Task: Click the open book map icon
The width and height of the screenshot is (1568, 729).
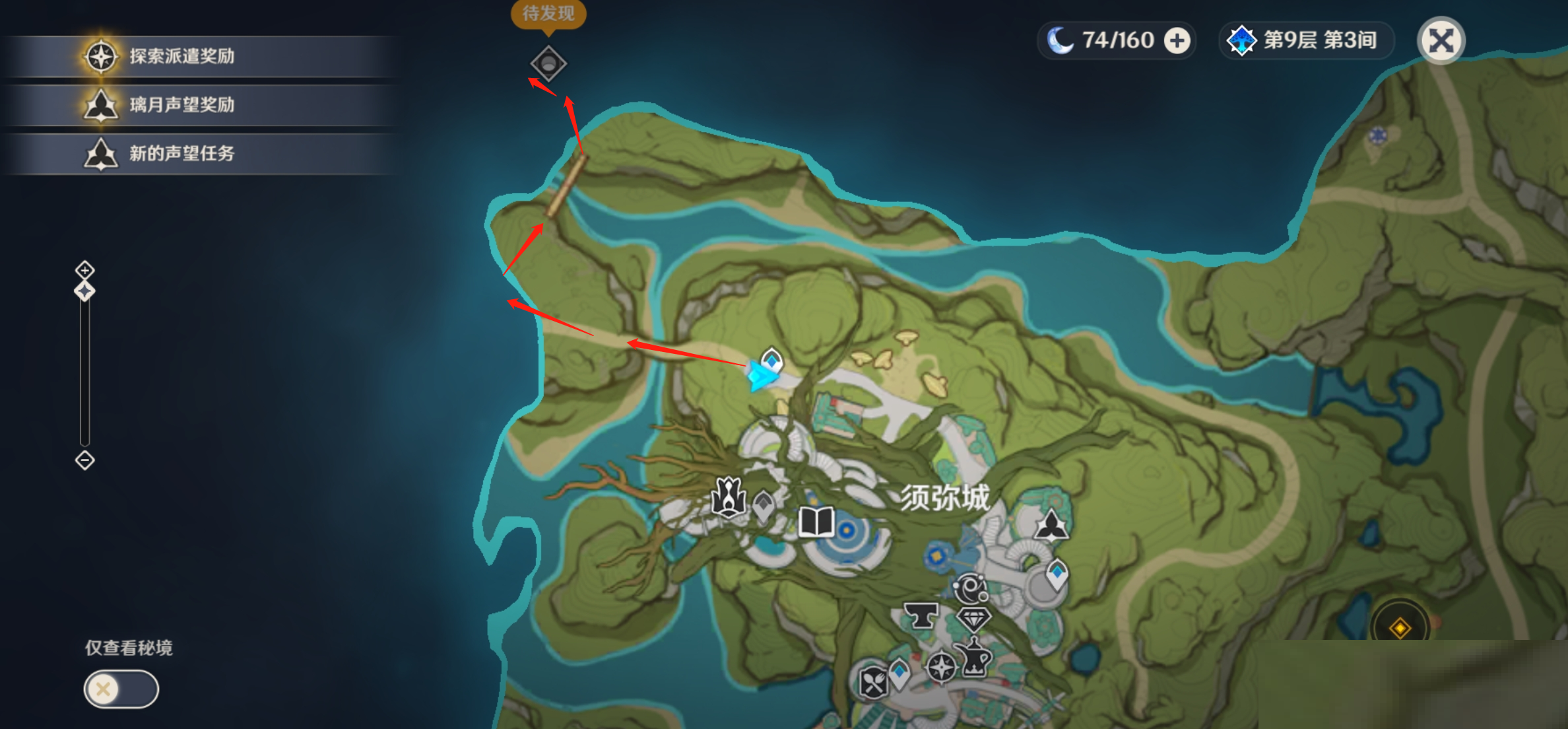Action: (816, 522)
